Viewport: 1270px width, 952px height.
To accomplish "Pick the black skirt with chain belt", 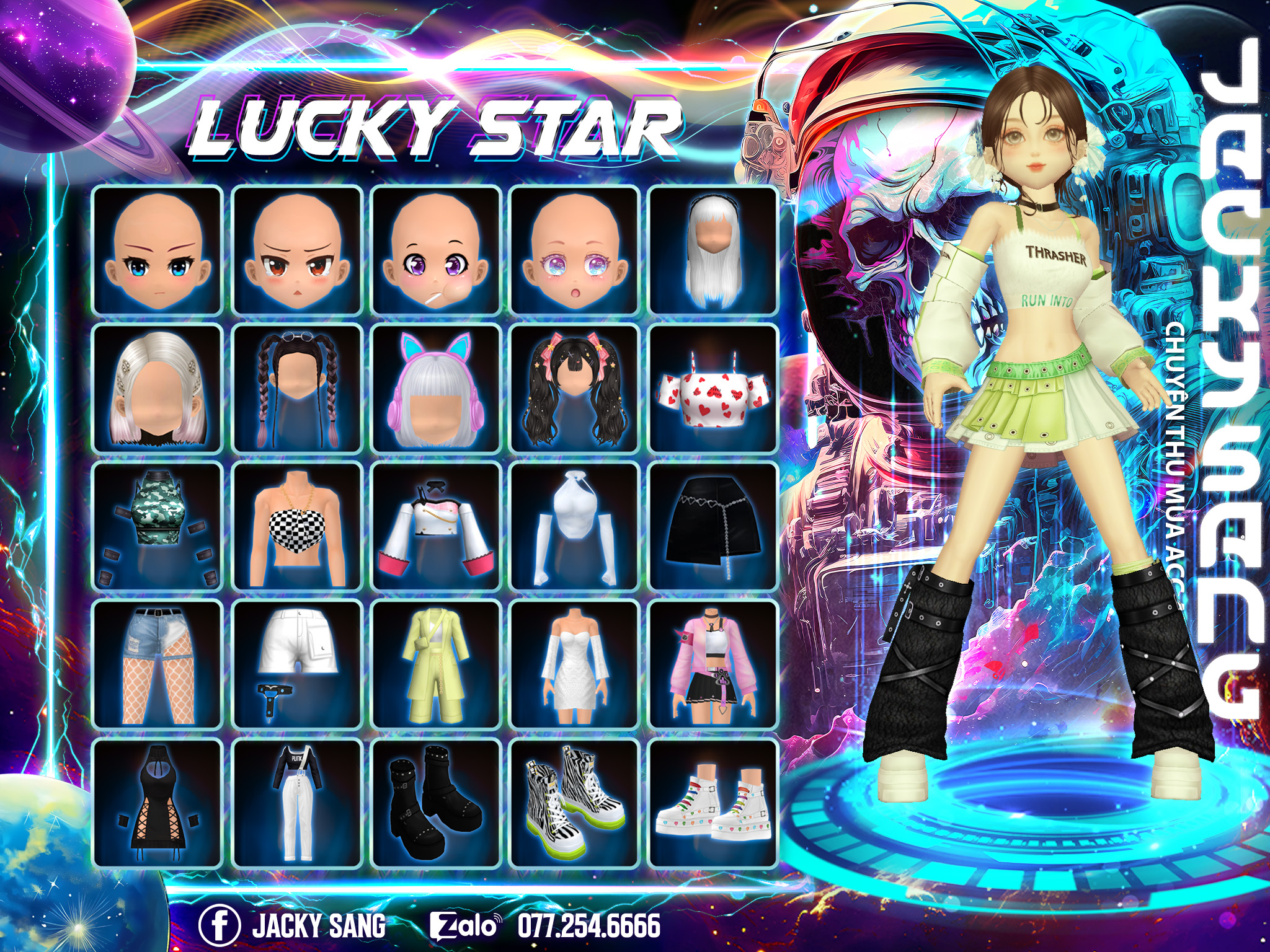I will point(713,527).
